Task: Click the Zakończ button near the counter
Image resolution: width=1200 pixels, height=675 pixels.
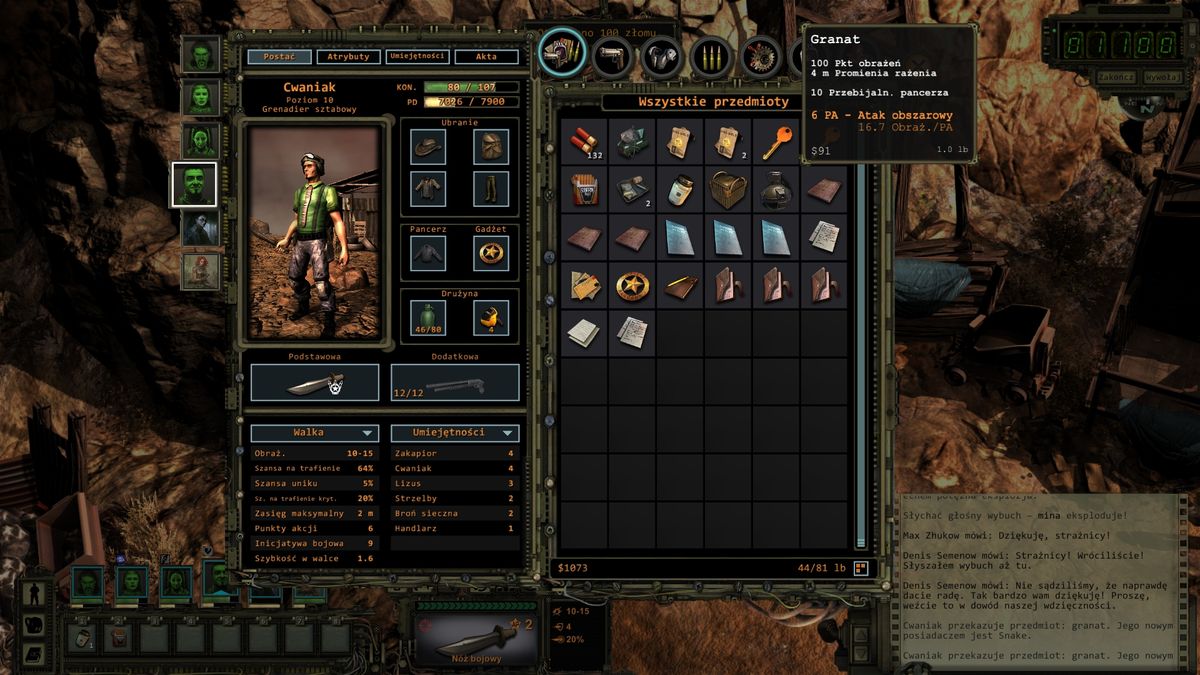Action: 1115,77
